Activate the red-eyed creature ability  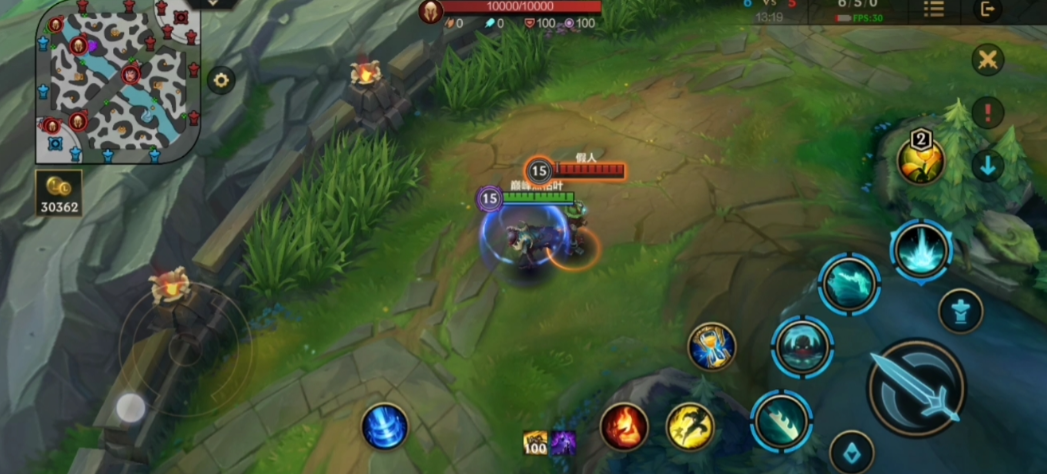802,347
